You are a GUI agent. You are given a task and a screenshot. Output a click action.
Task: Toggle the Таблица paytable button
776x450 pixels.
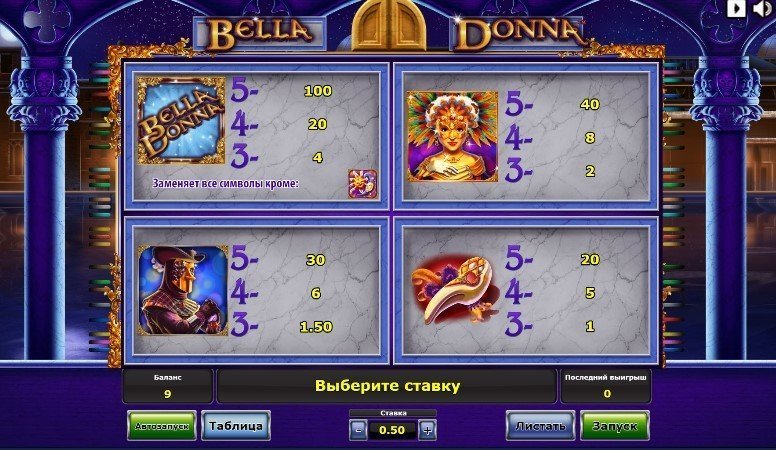[x=235, y=426]
